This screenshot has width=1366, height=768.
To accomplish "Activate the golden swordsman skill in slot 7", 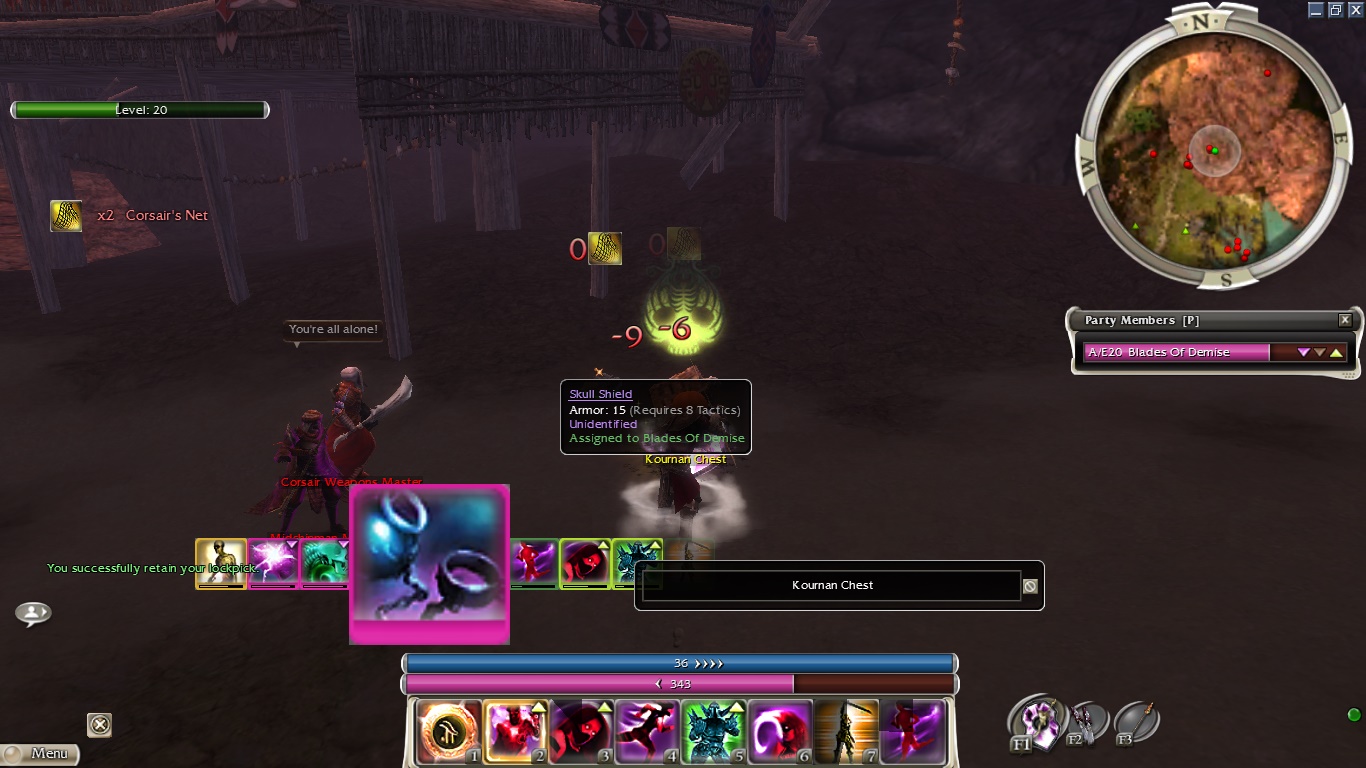I will click(x=845, y=731).
